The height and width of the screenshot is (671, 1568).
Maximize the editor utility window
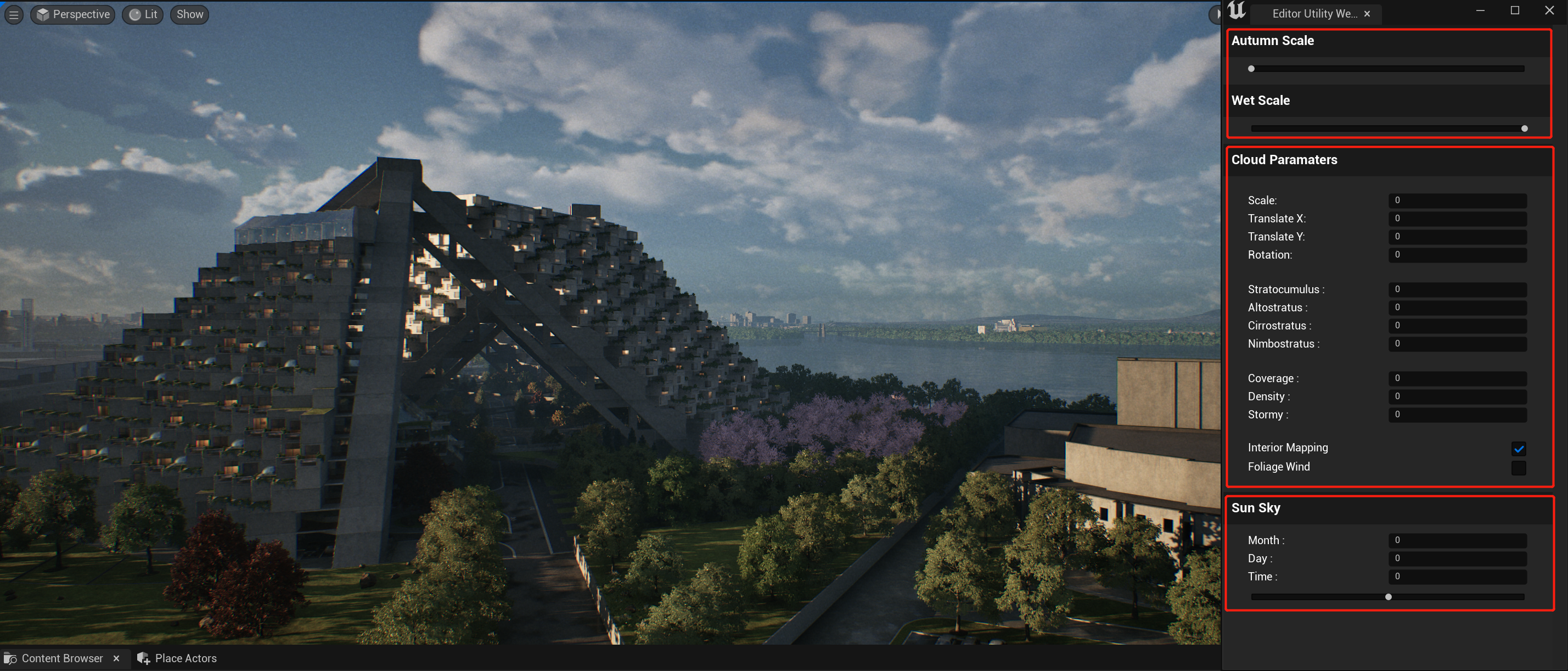pos(1515,10)
